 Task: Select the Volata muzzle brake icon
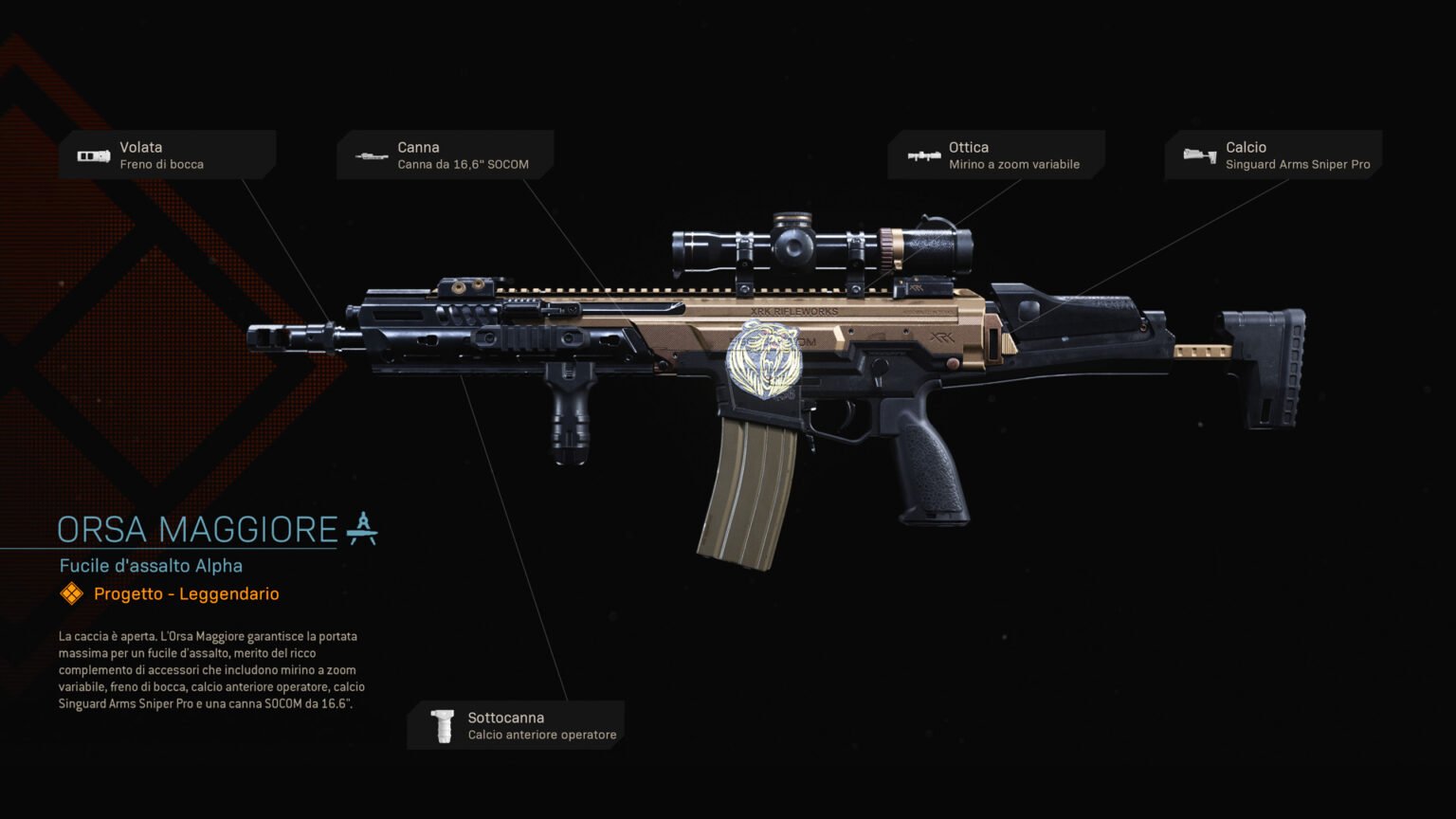click(x=94, y=155)
